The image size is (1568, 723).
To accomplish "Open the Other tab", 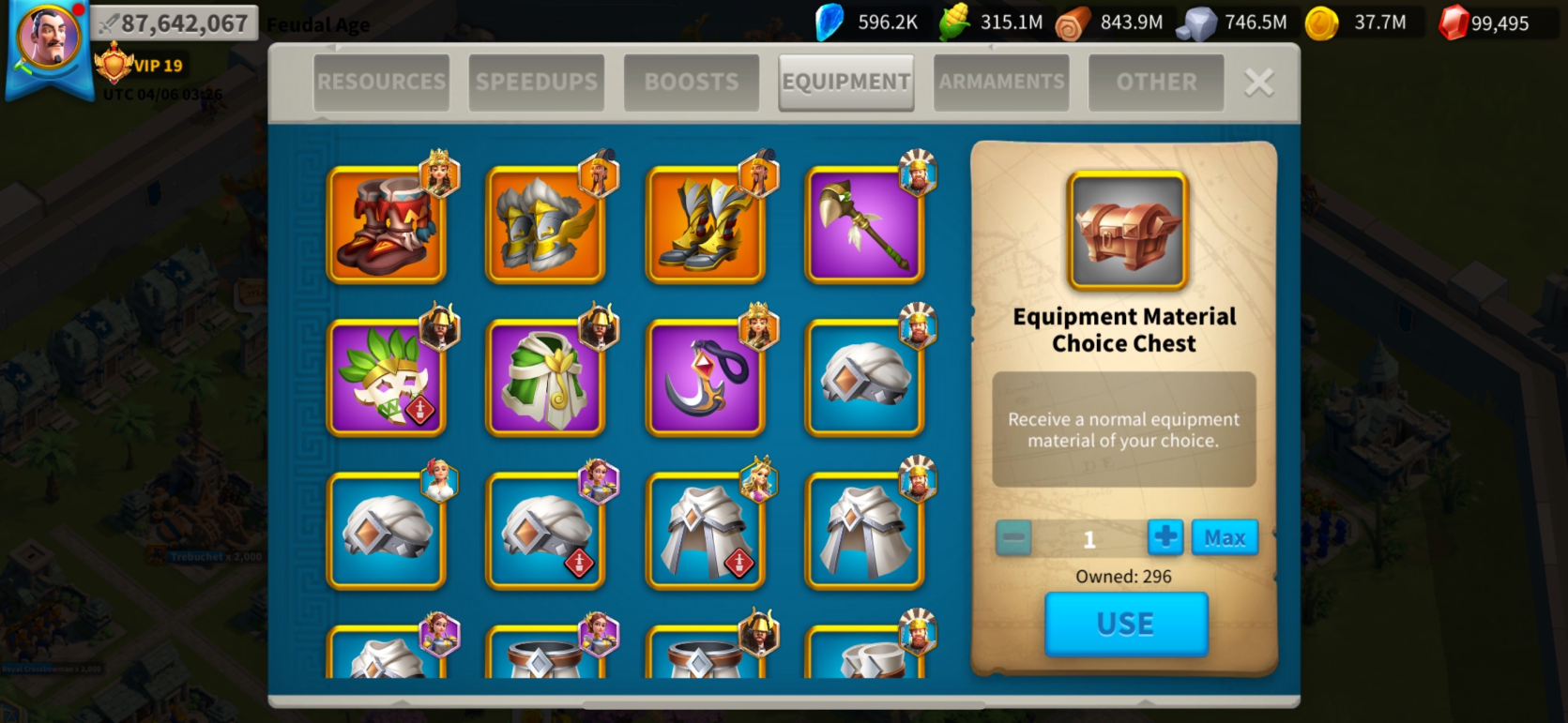I will click(1156, 83).
